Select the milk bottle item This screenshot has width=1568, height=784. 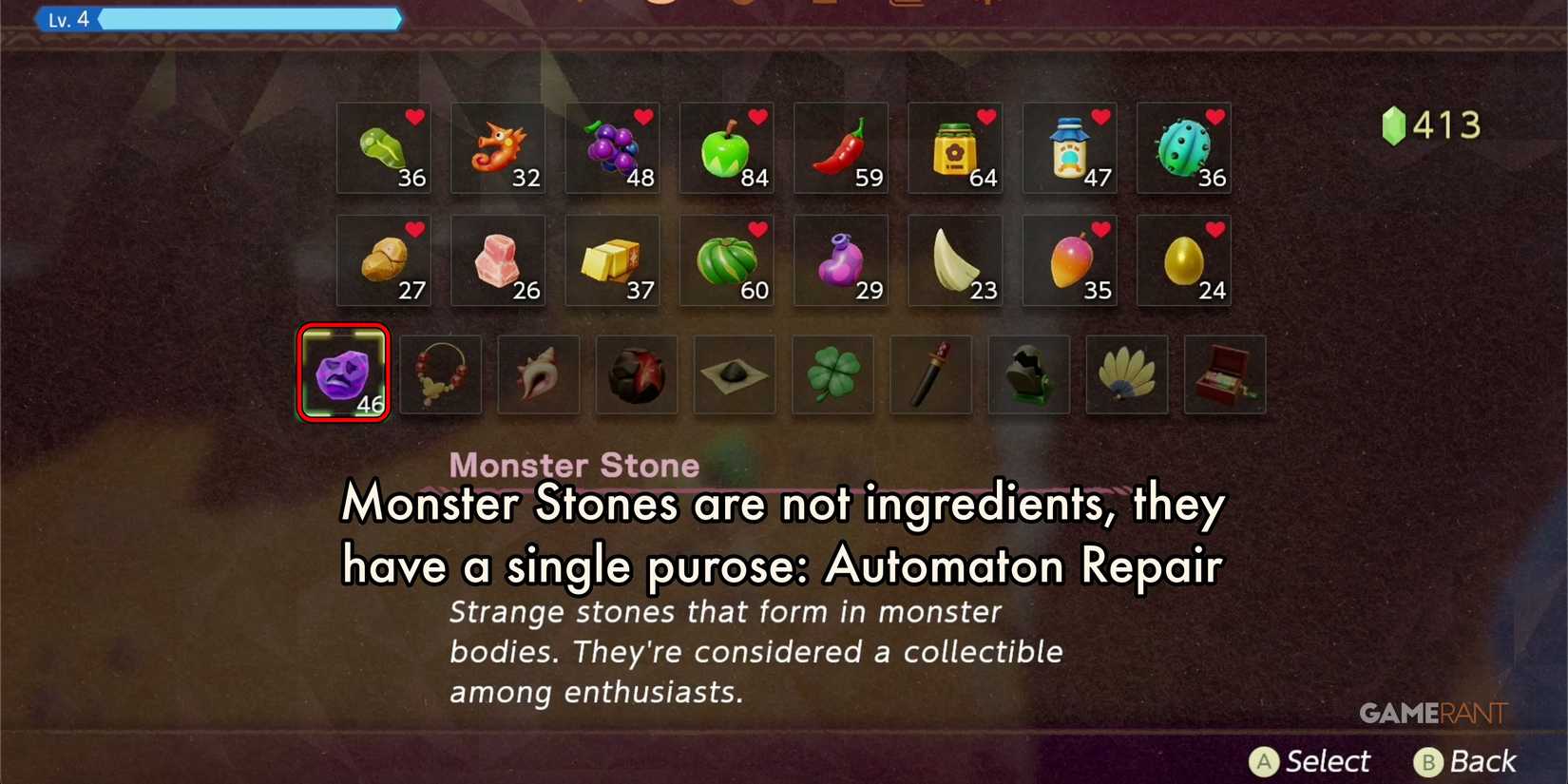(1069, 148)
